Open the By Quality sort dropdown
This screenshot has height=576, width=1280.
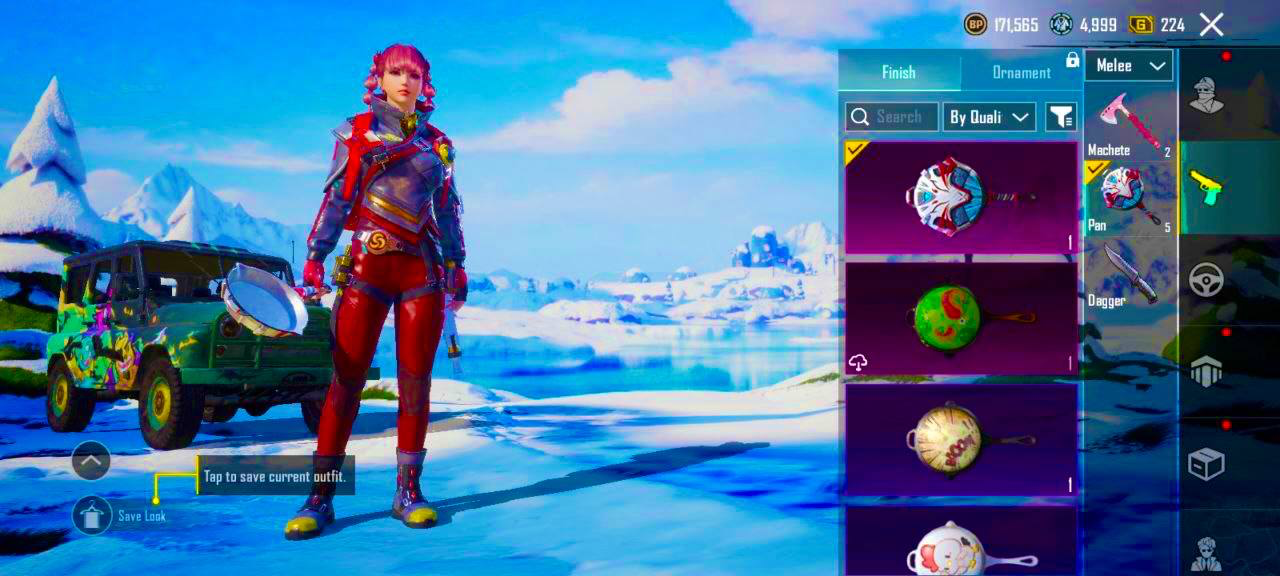988,117
